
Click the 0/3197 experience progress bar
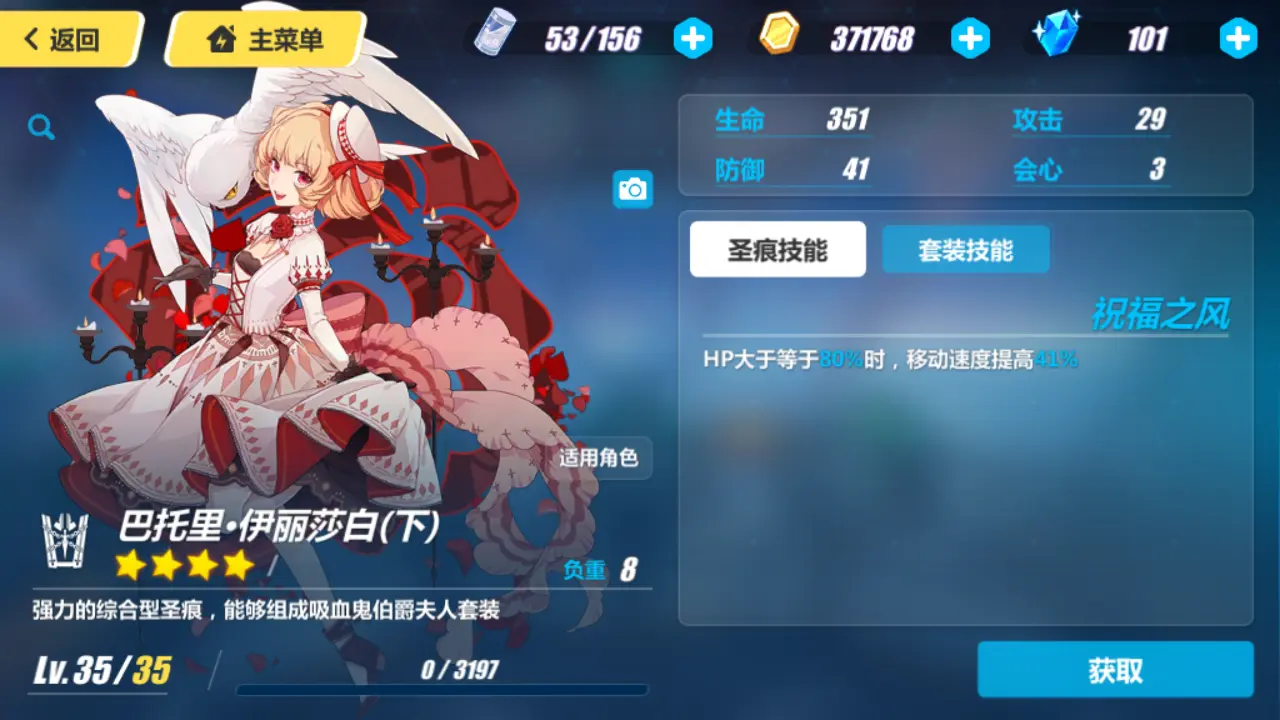[440, 685]
